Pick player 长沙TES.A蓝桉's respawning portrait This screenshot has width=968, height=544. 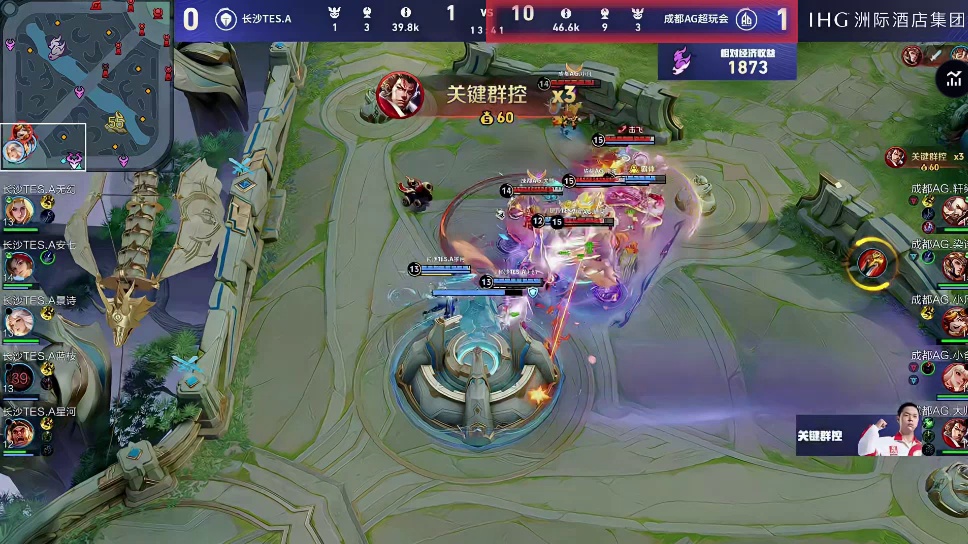point(20,377)
